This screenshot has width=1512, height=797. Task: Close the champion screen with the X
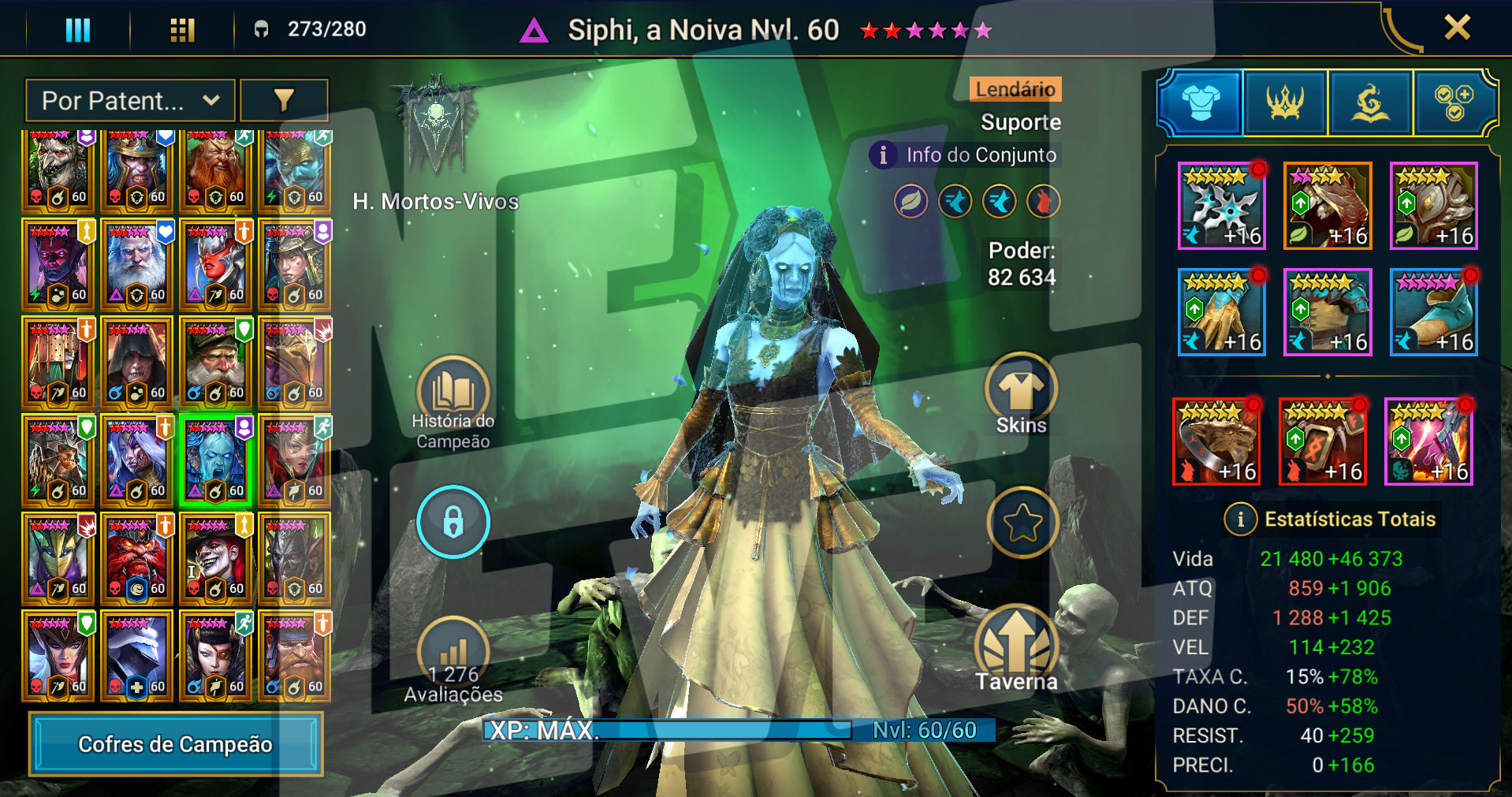pos(1457,28)
